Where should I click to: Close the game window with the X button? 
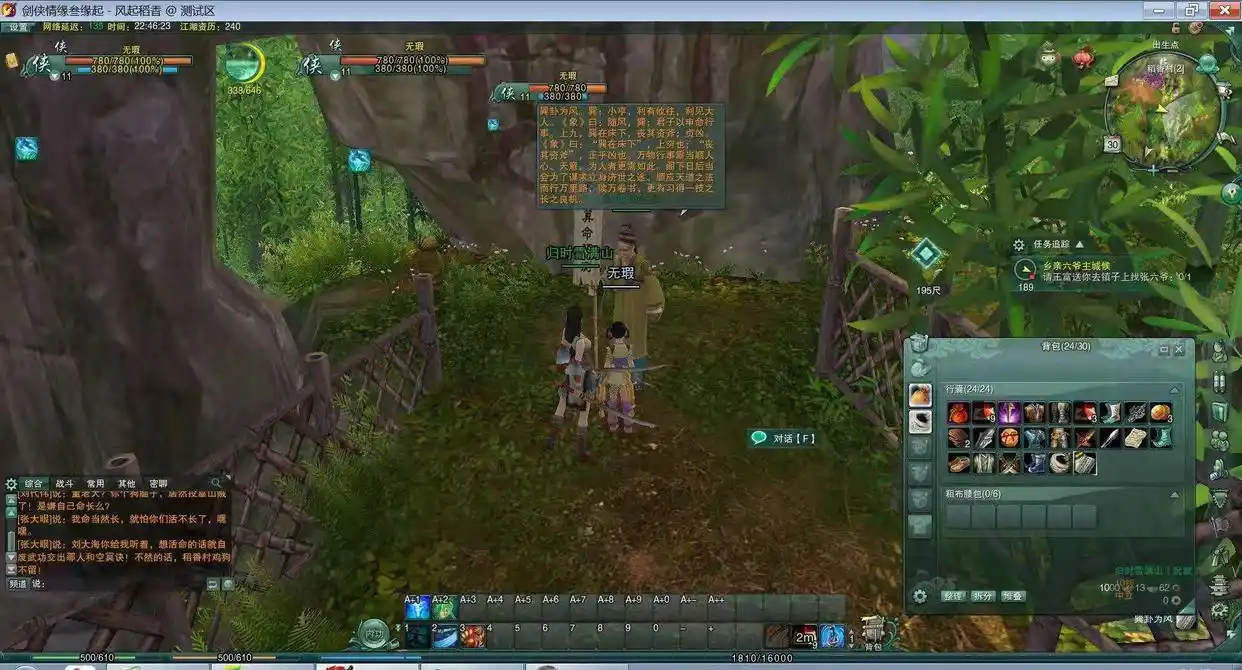click(1221, 9)
